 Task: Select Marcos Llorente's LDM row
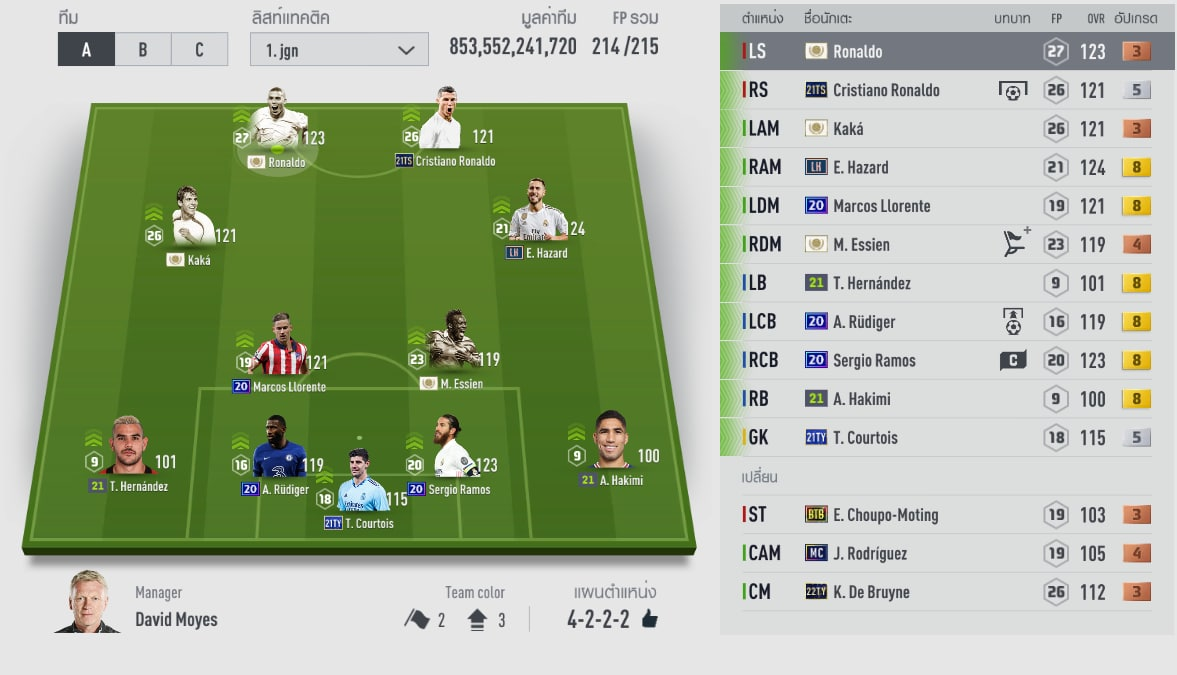pos(946,206)
